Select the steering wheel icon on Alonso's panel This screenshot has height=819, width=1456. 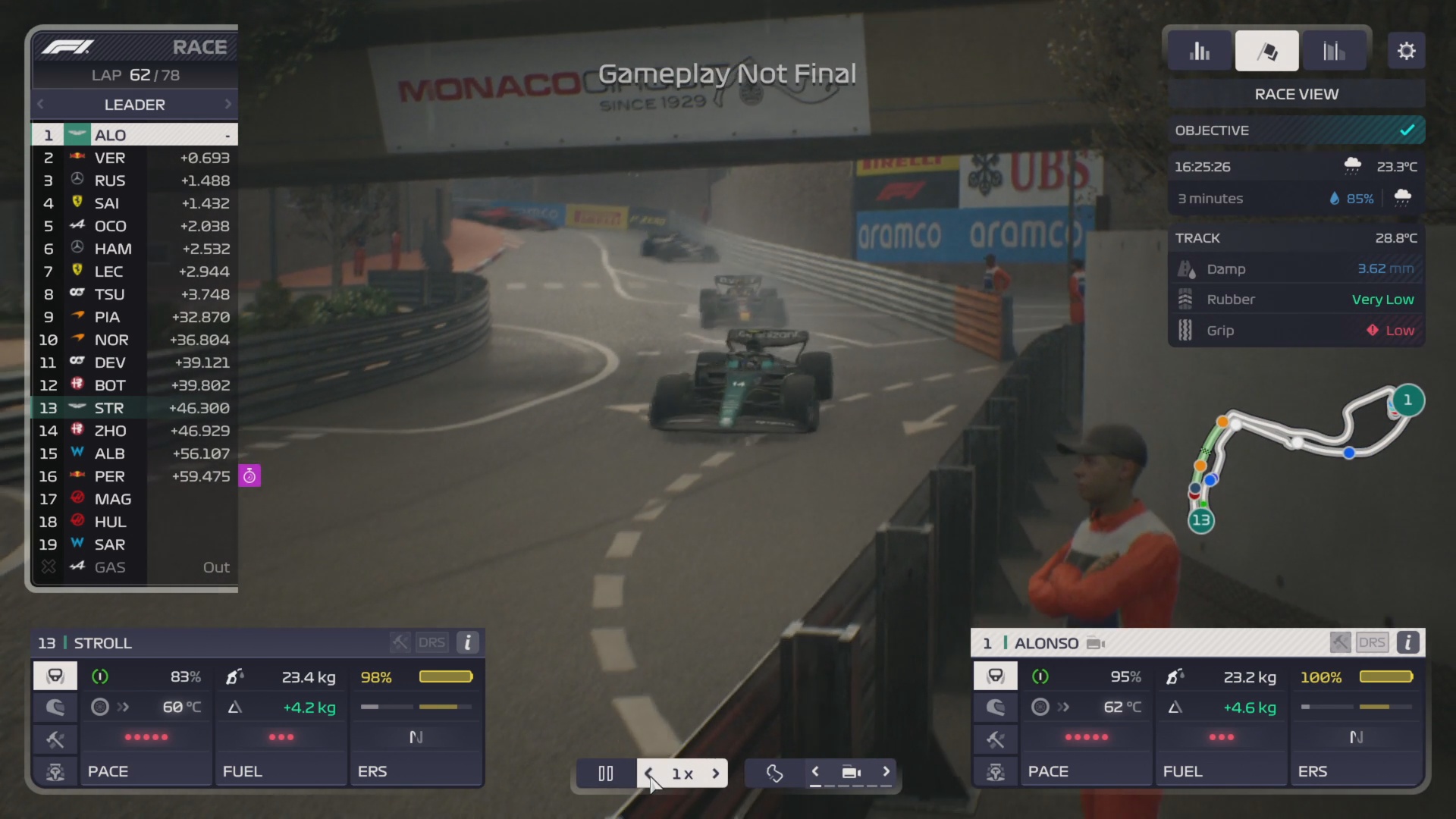click(996, 676)
